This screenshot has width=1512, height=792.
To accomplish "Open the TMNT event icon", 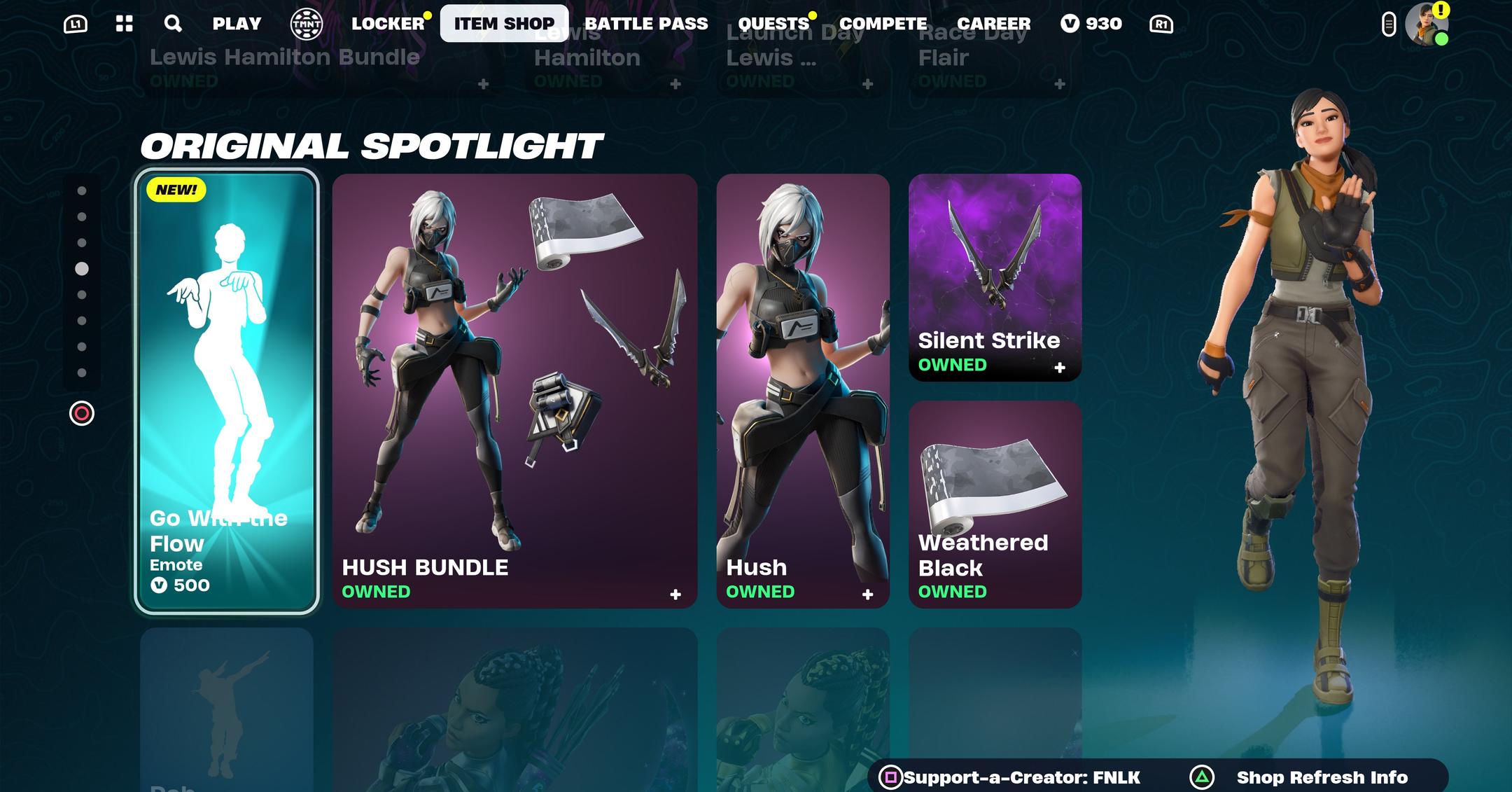I will click(x=306, y=22).
